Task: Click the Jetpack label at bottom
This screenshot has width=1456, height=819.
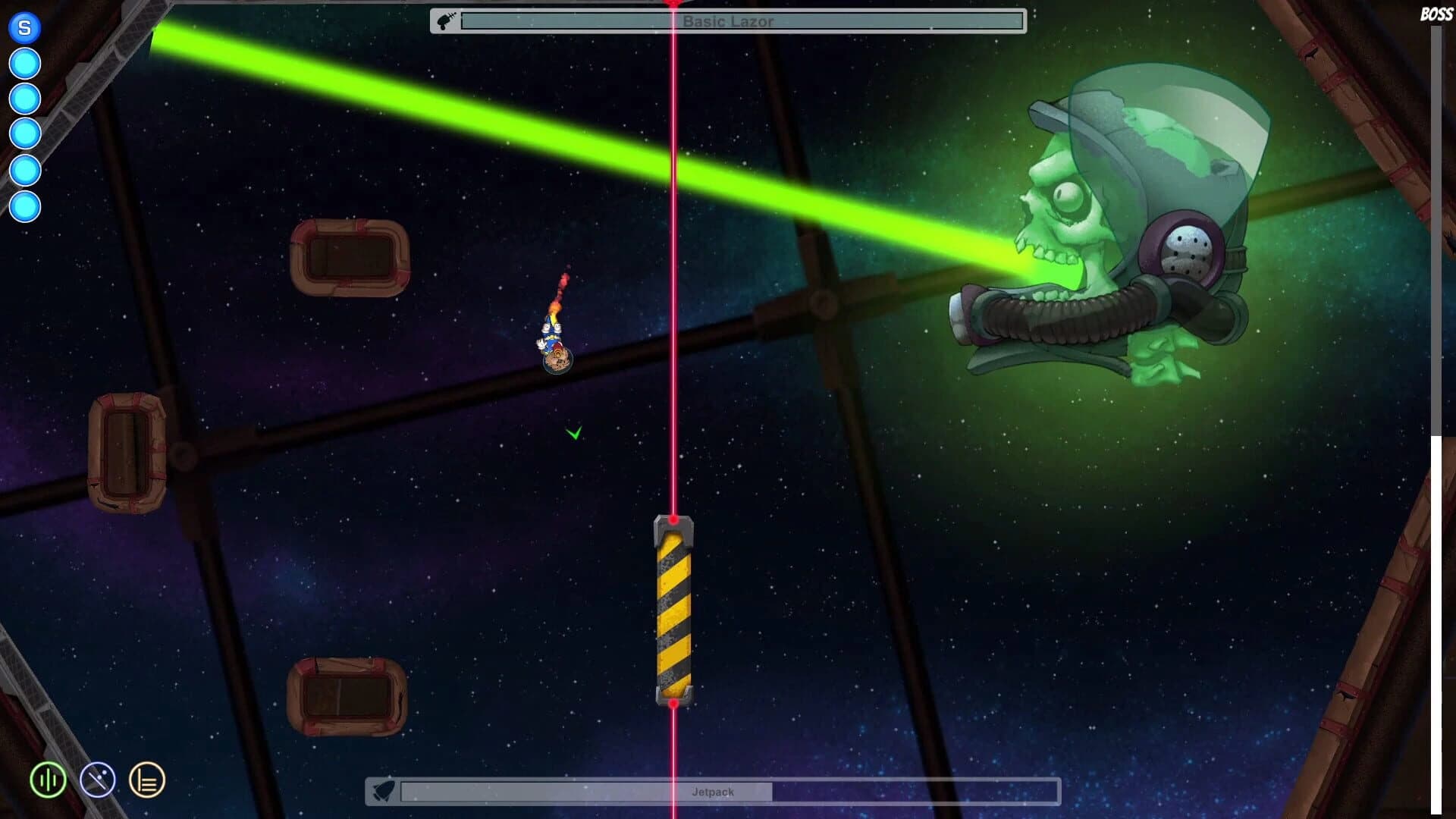Action: pyautogui.click(x=713, y=791)
